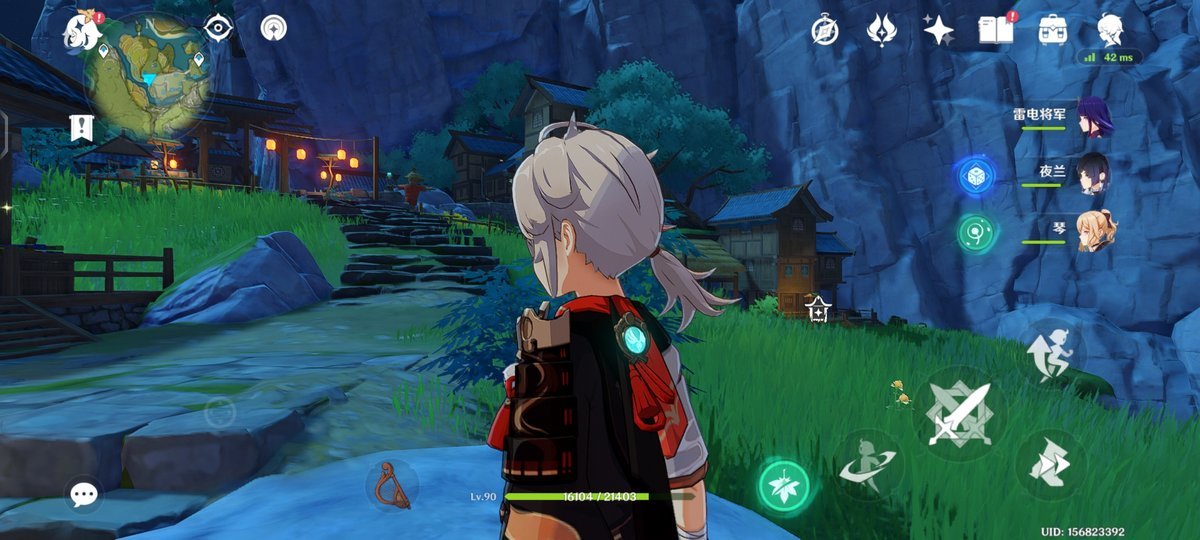Screen dimensions: 1200x540
Task: Open the adventurer handbook book icon
Action: (995, 31)
